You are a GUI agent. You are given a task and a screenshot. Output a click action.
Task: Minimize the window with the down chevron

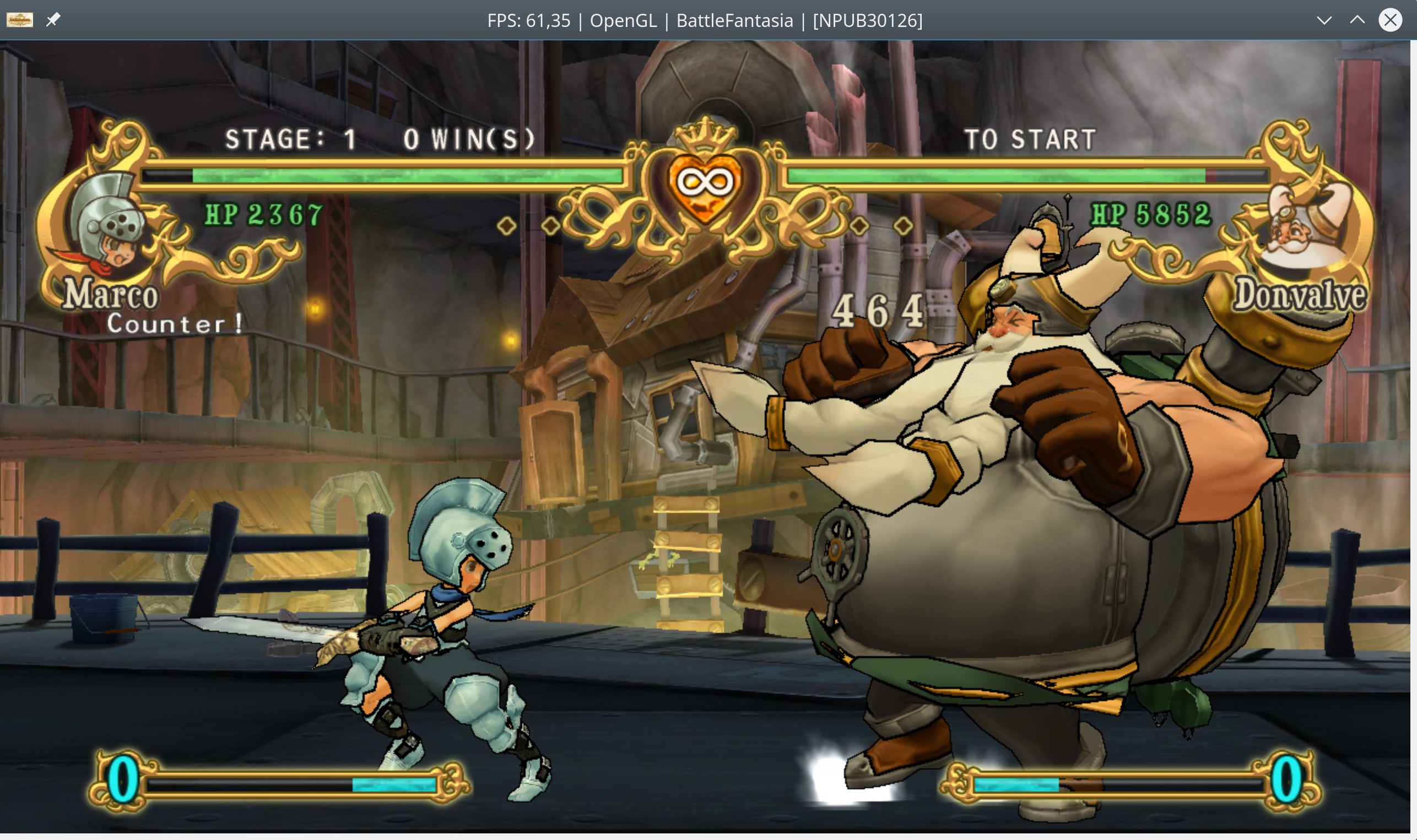coord(1324,20)
